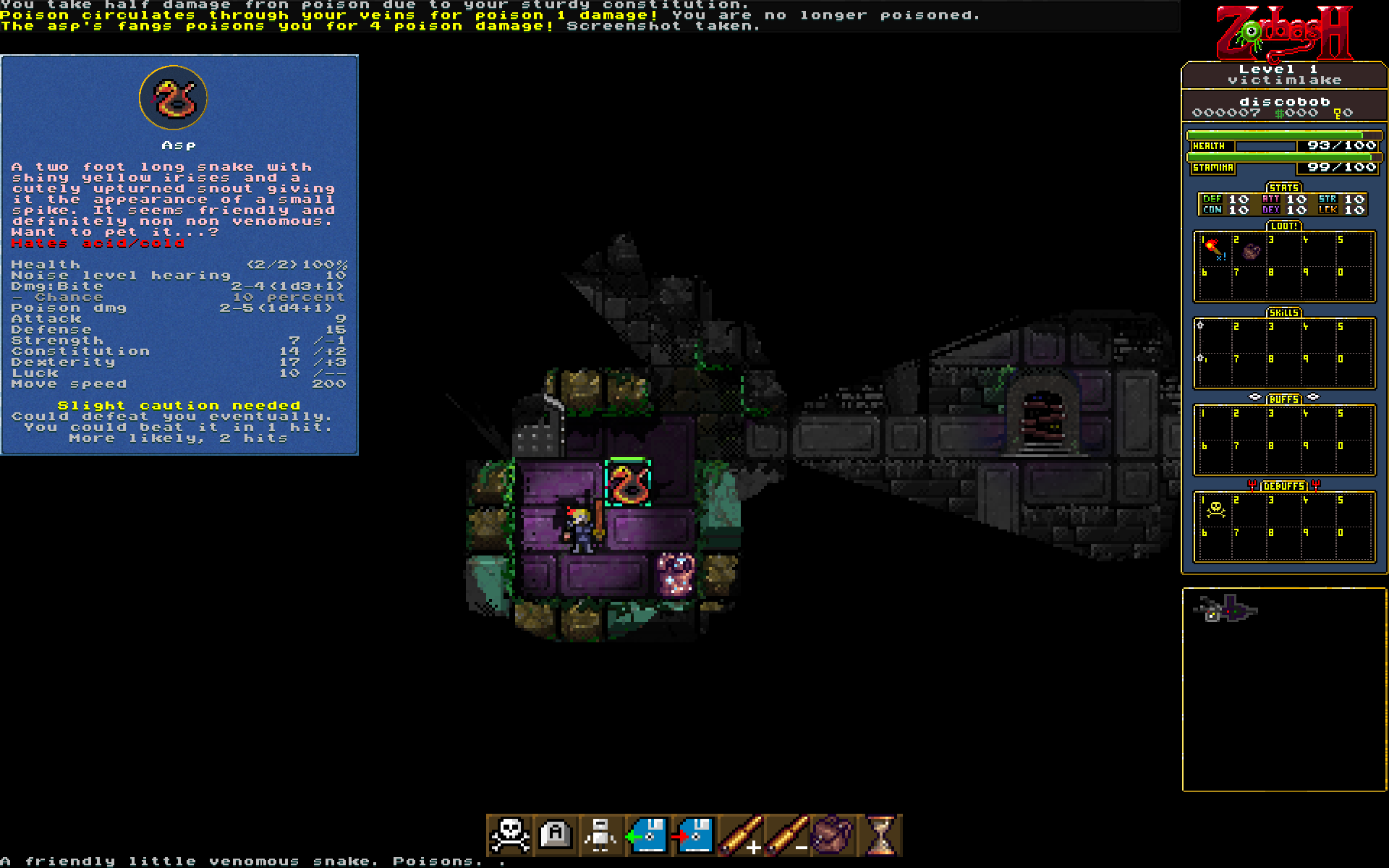1389x868 pixels.
Task: Open the tombstone toolbar button
Action: [556, 835]
